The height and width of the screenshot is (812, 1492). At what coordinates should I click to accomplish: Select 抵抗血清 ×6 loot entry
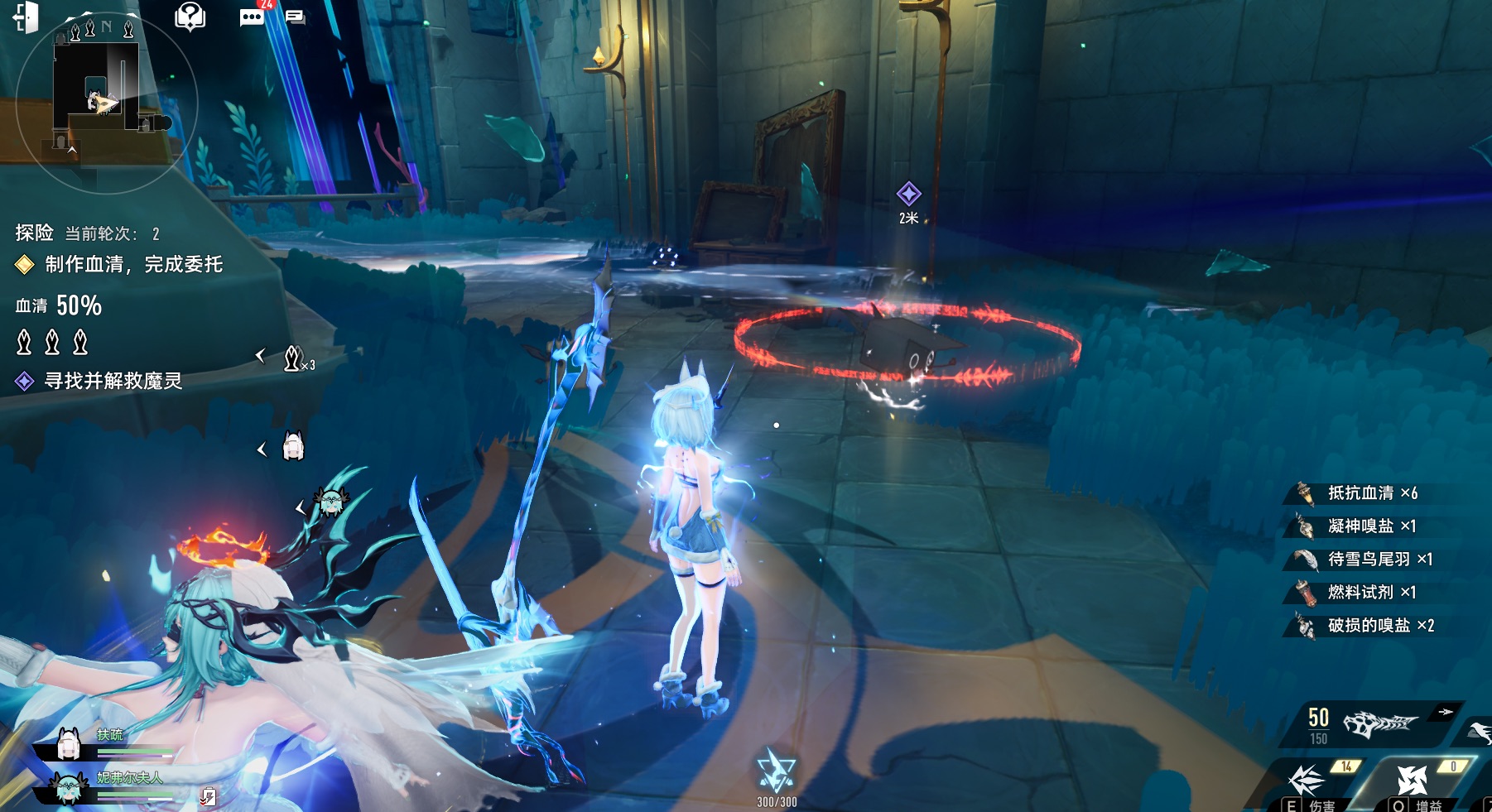coord(1371,493)
